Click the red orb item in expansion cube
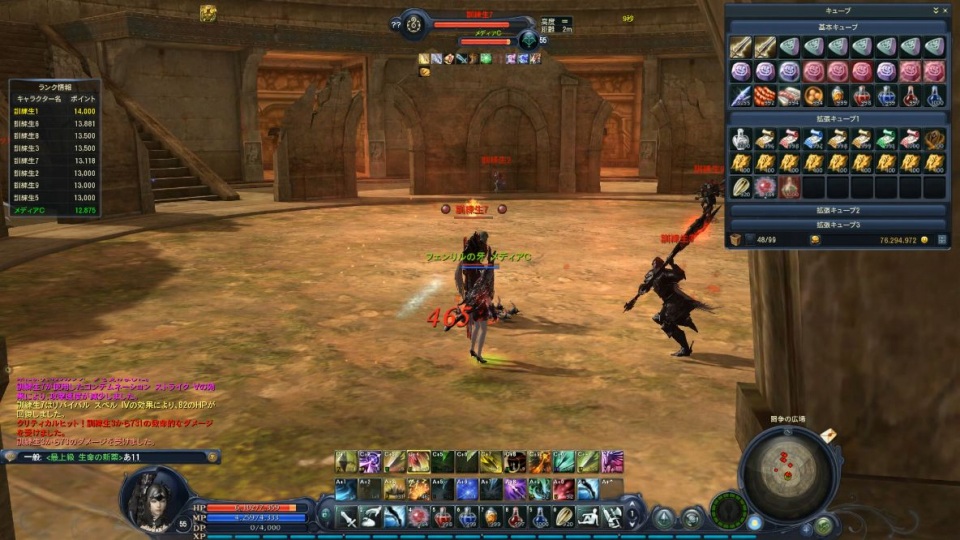 point(765,187)
